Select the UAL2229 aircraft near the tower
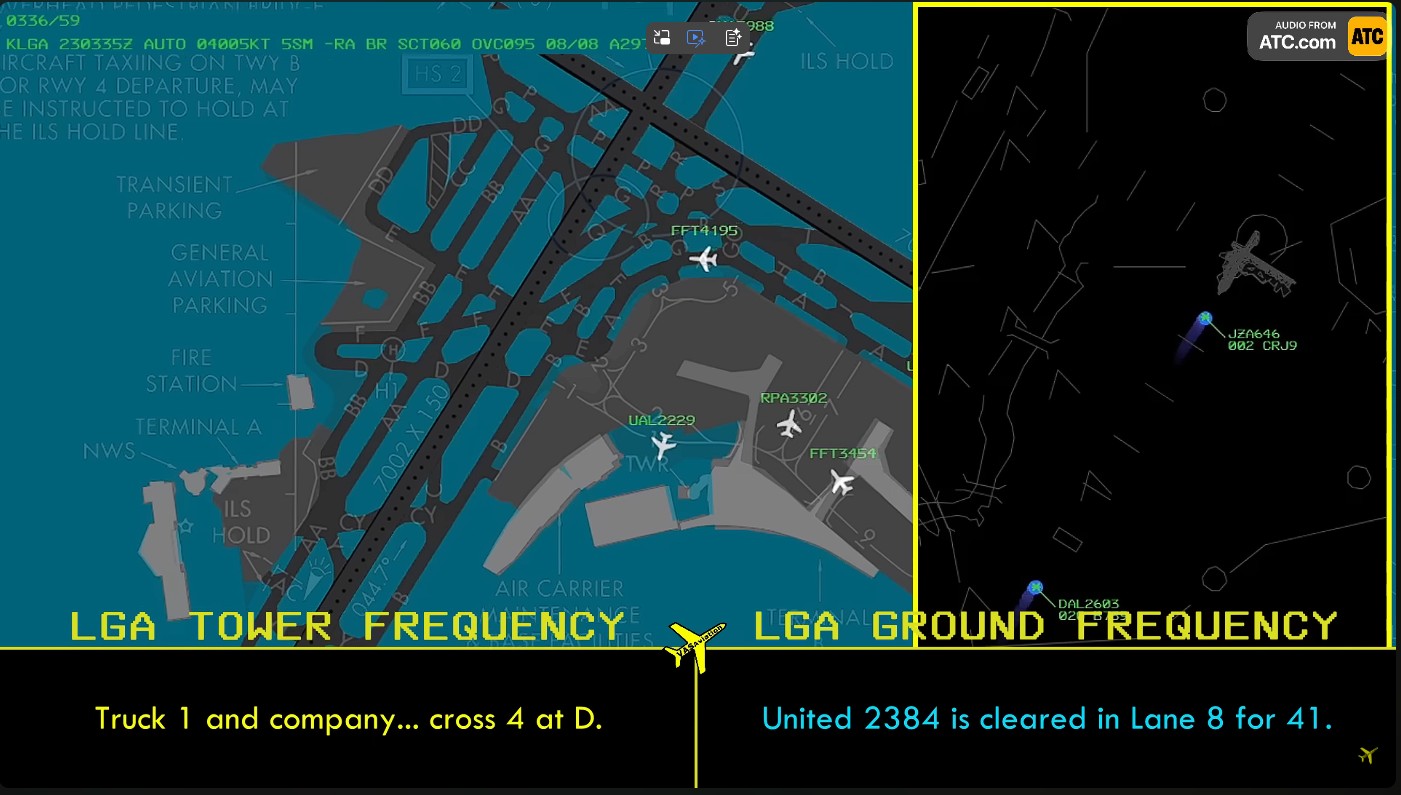This screenshot has height=795, width=1401. tap(663, 447)
